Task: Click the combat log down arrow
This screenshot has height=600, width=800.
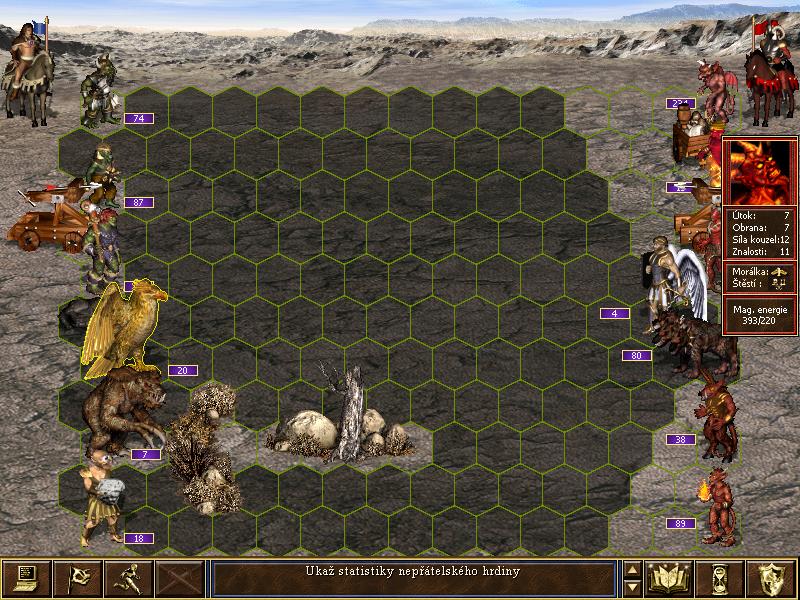Action: pyautogui.click(x=632, y=587)
